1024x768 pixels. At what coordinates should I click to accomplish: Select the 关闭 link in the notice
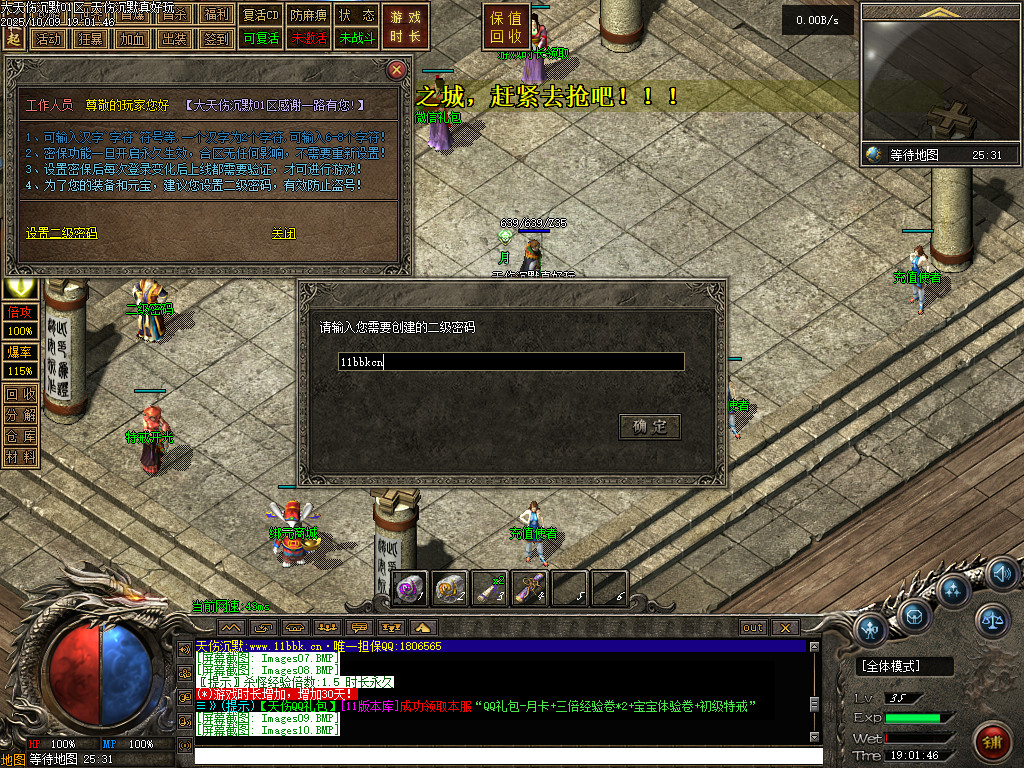(x=284, y=233)
